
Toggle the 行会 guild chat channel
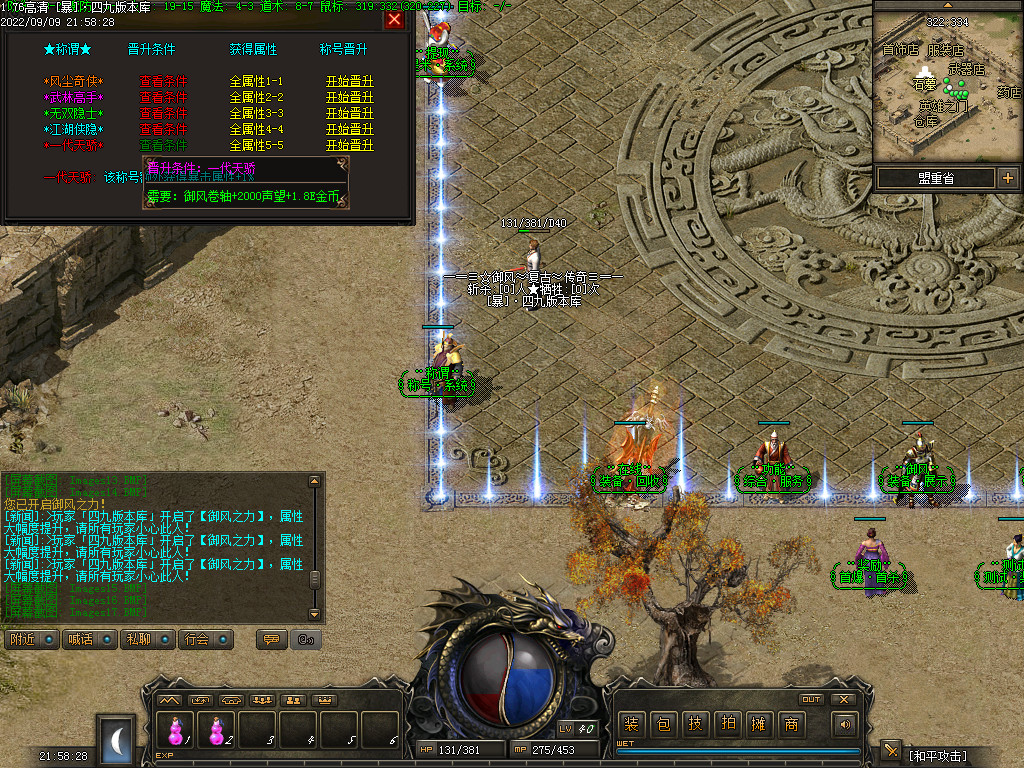(206, 639)
